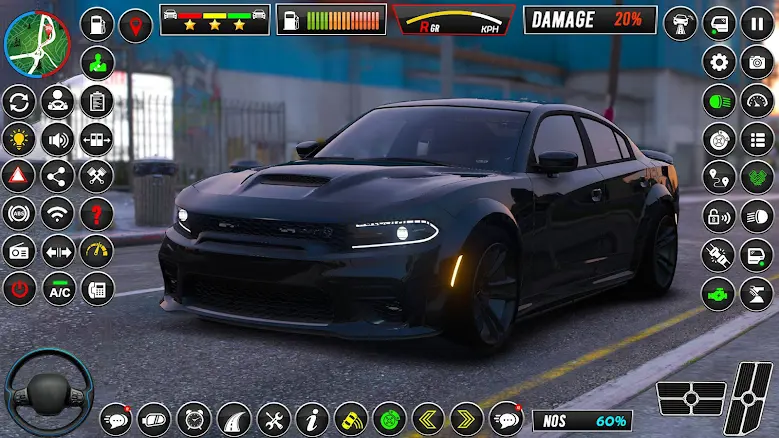Click the green engine icon
This screenshot has width=779, height=438.
[719, 294]
